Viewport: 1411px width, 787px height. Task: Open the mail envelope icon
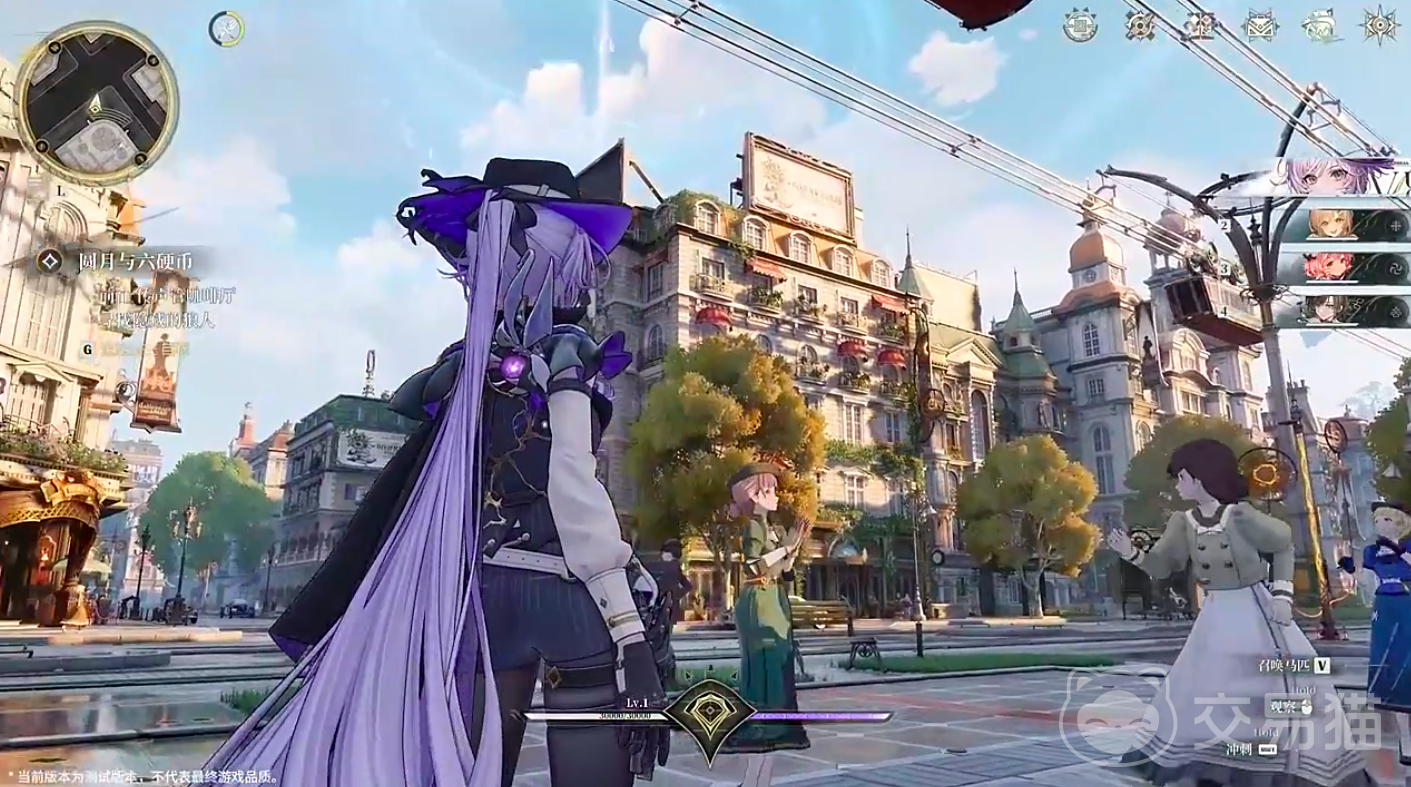click(x=1262, y=26)
